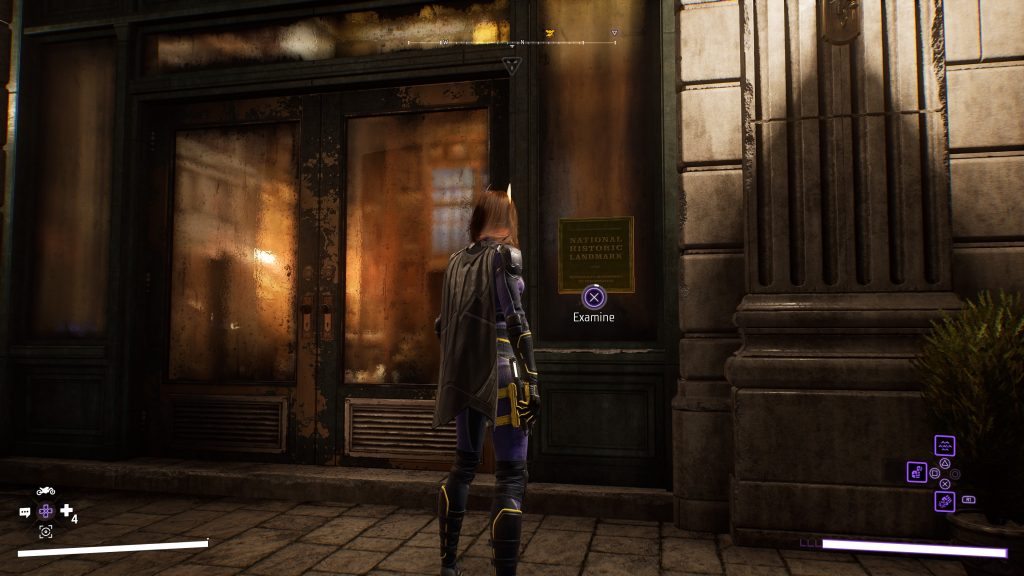Click the north N mark on the compass bar
This screenshot has height=576, width=1024.
click(x=522, y=43)
